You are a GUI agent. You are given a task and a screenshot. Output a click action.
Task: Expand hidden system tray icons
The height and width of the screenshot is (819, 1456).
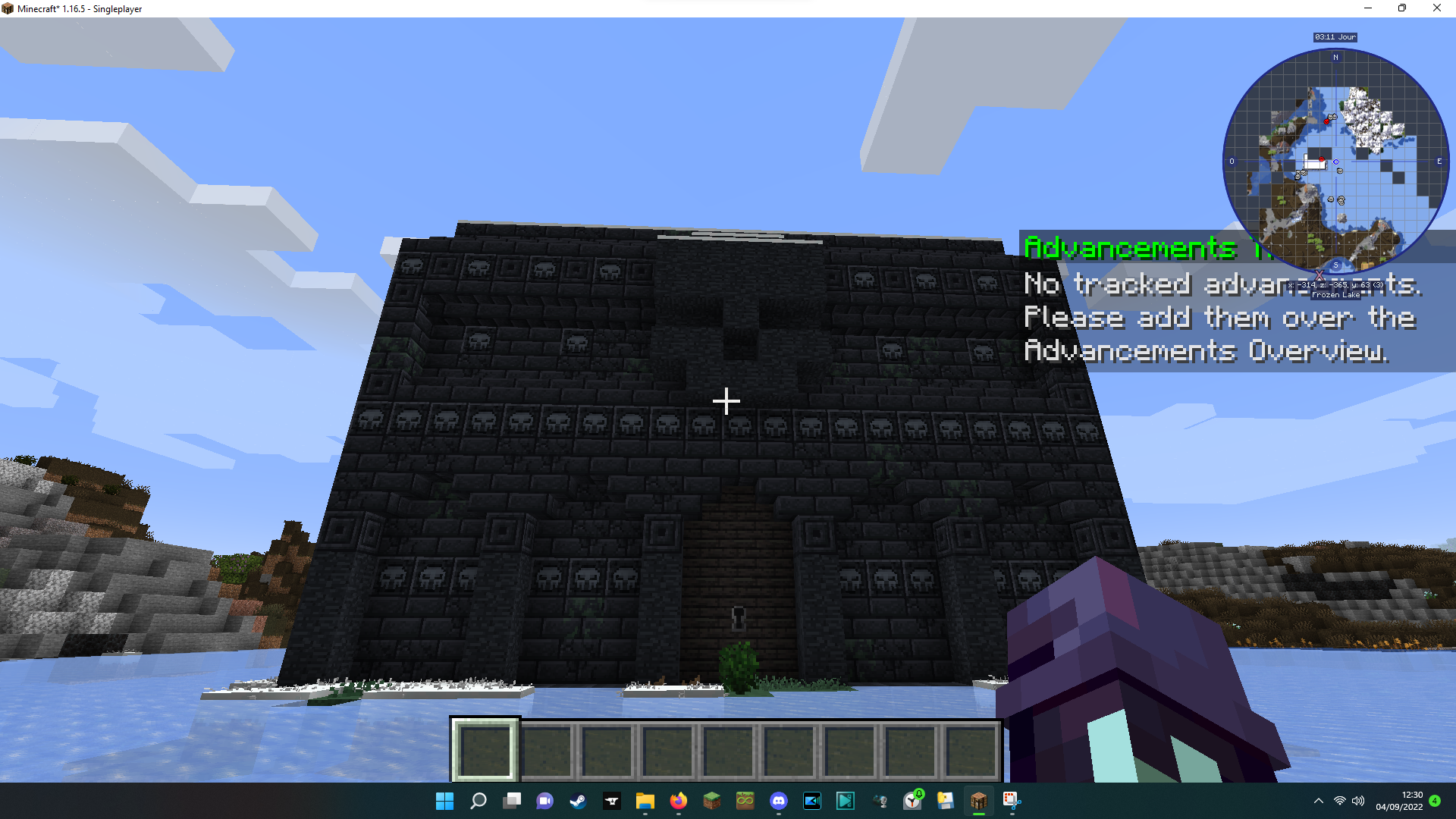point(1318,801)
